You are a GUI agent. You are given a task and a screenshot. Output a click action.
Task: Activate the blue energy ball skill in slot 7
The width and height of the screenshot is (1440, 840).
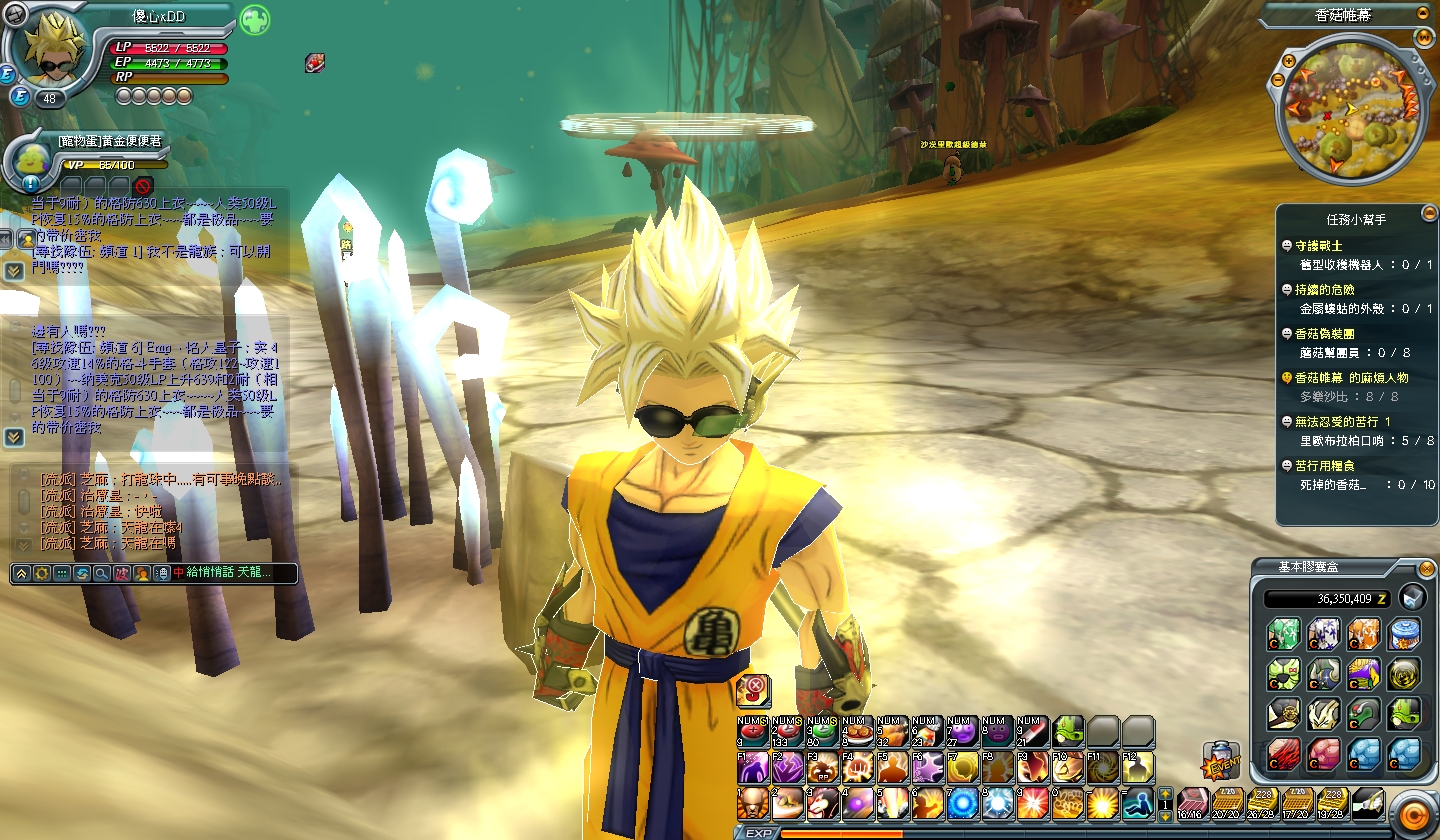click(961, 803)
